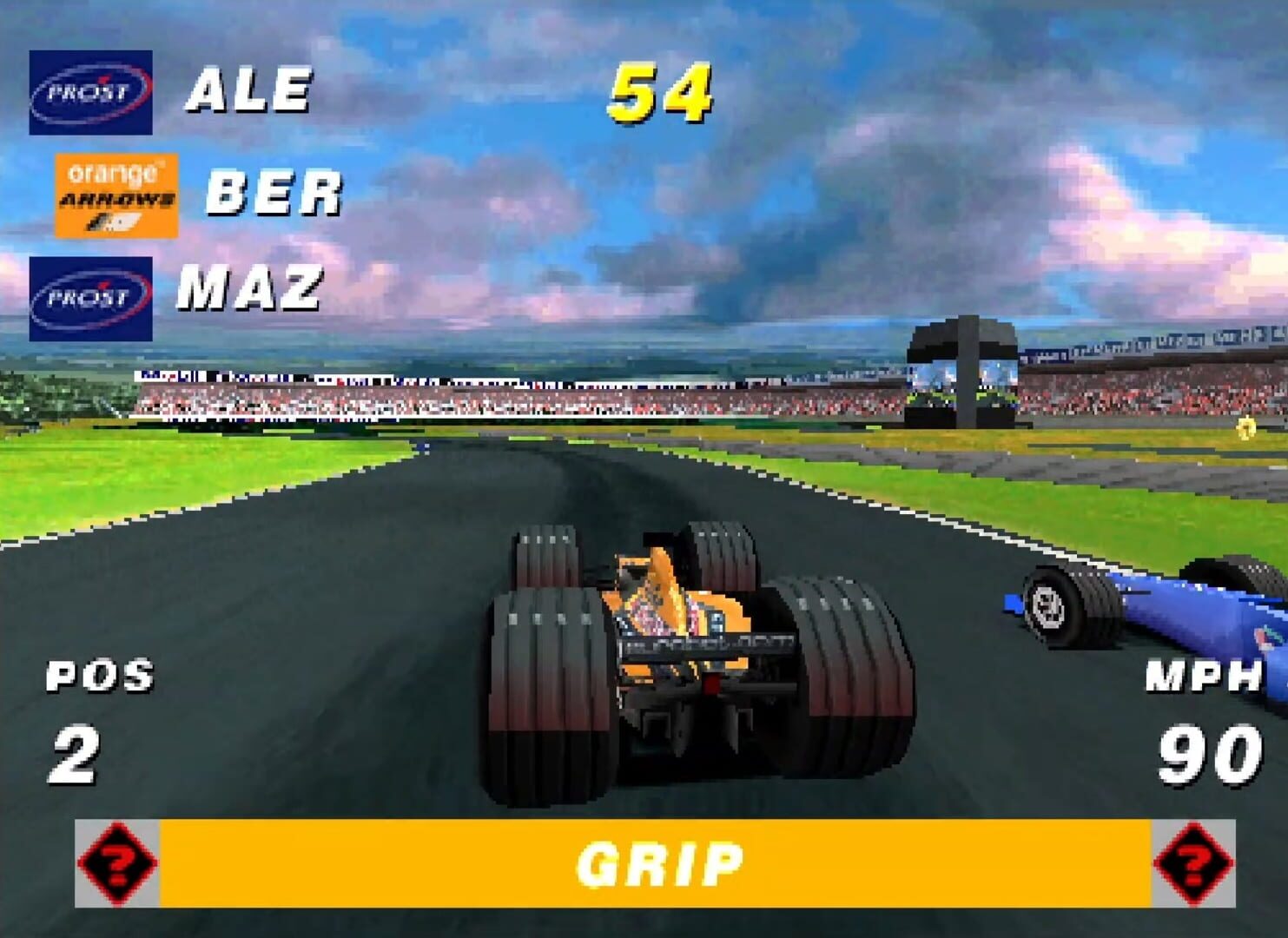Viewport: 1288px width, 938px height.
Task: Expand the driver standings list
Action: point(174,191)
